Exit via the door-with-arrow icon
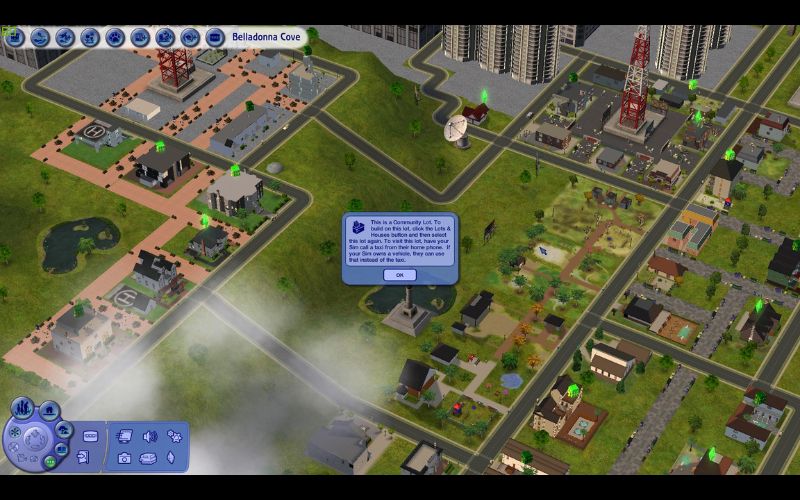The width and height of the screenshot is (800, 500). [84, 458]
